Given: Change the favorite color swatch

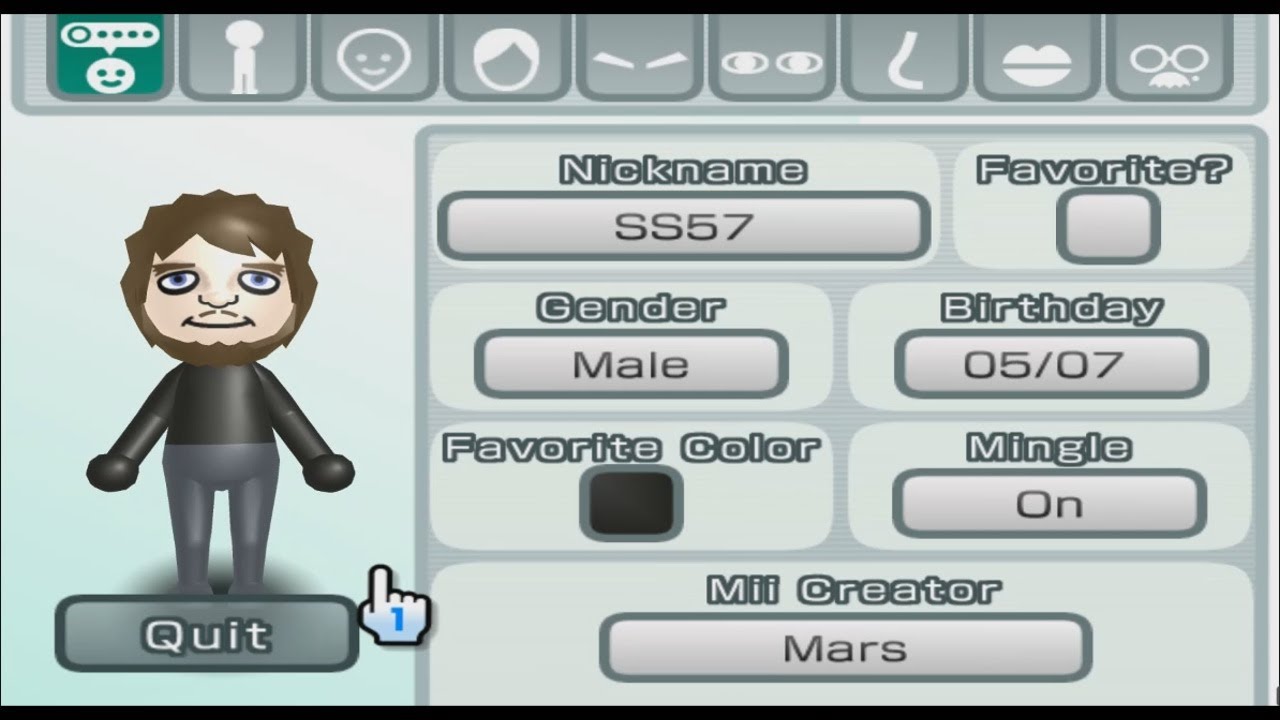Looking at the screenshot, I should coord(632,502).
